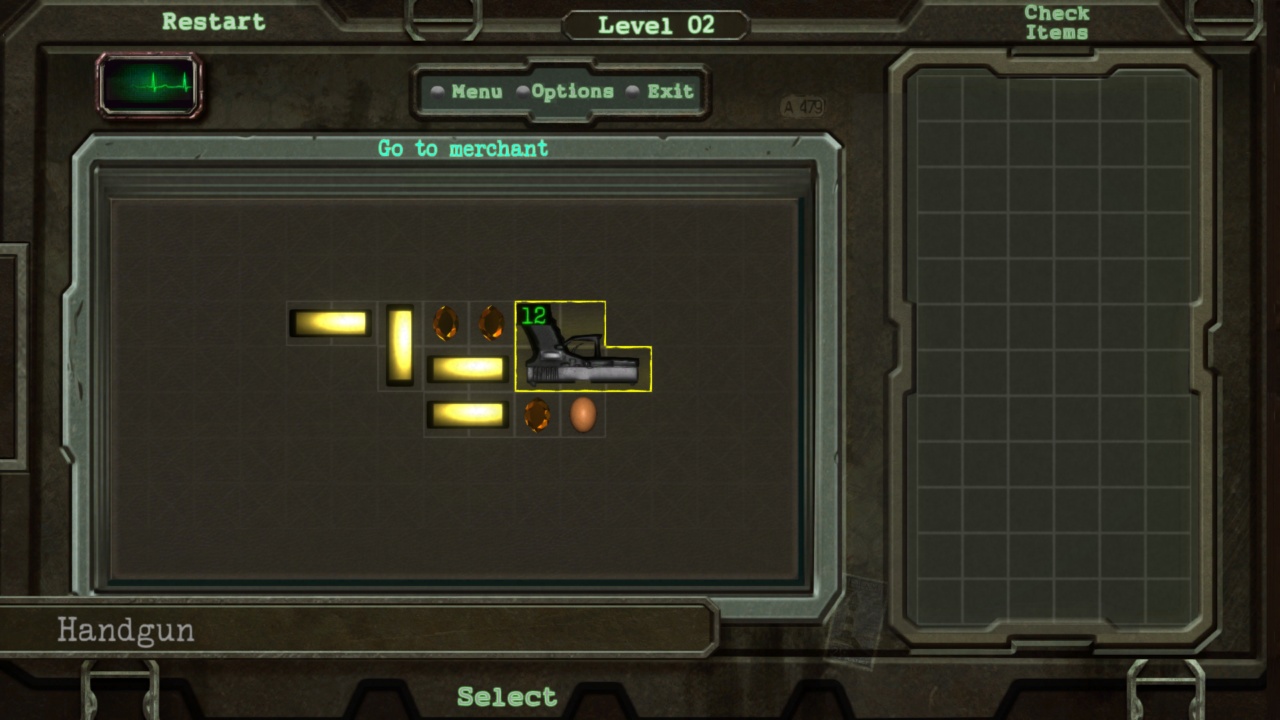This screenshot has width=1280, height=720.
Task: Click the Handgun name label
Action: [125, 630]
